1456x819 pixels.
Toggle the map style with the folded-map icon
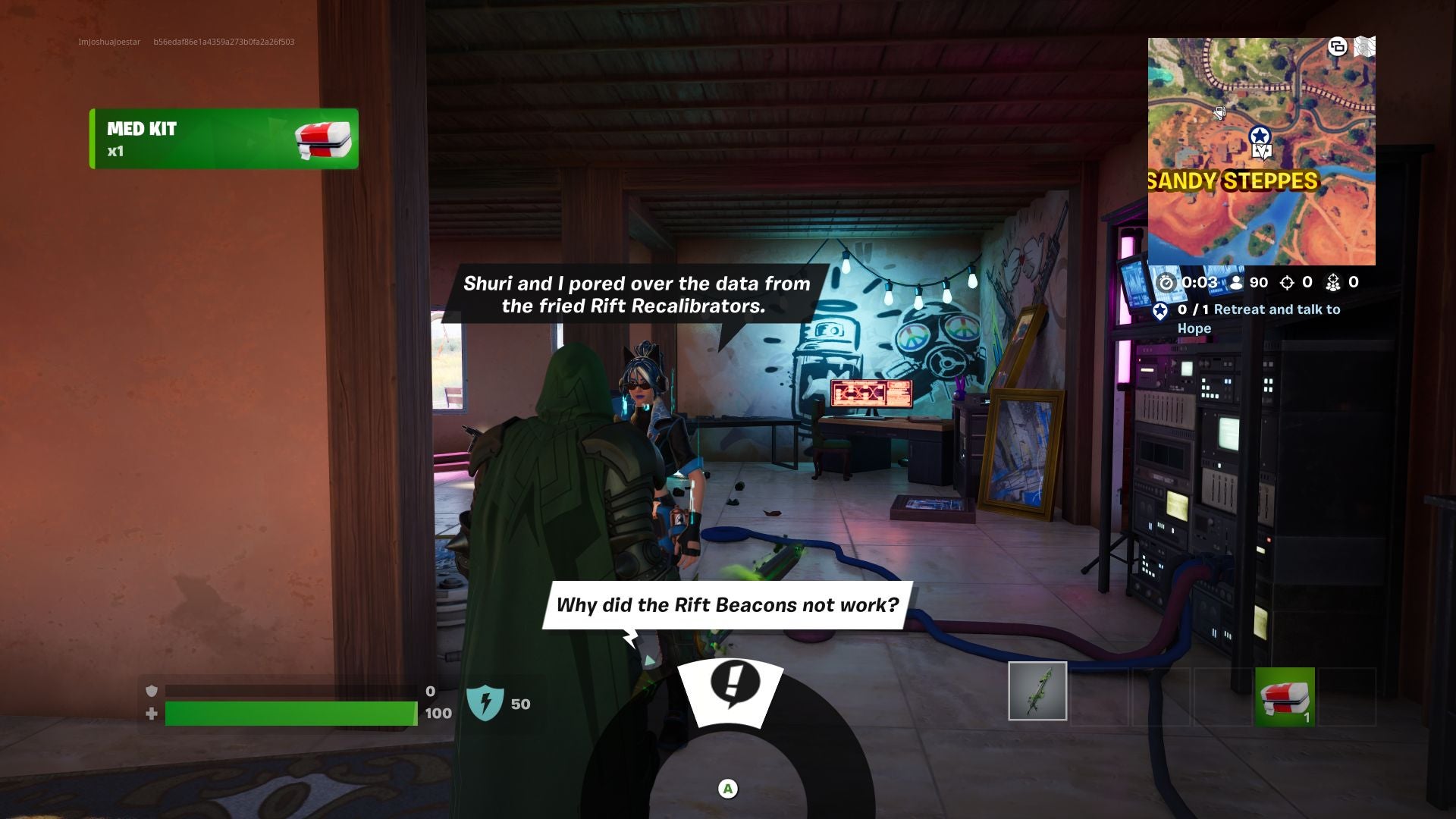[1365, 46]
